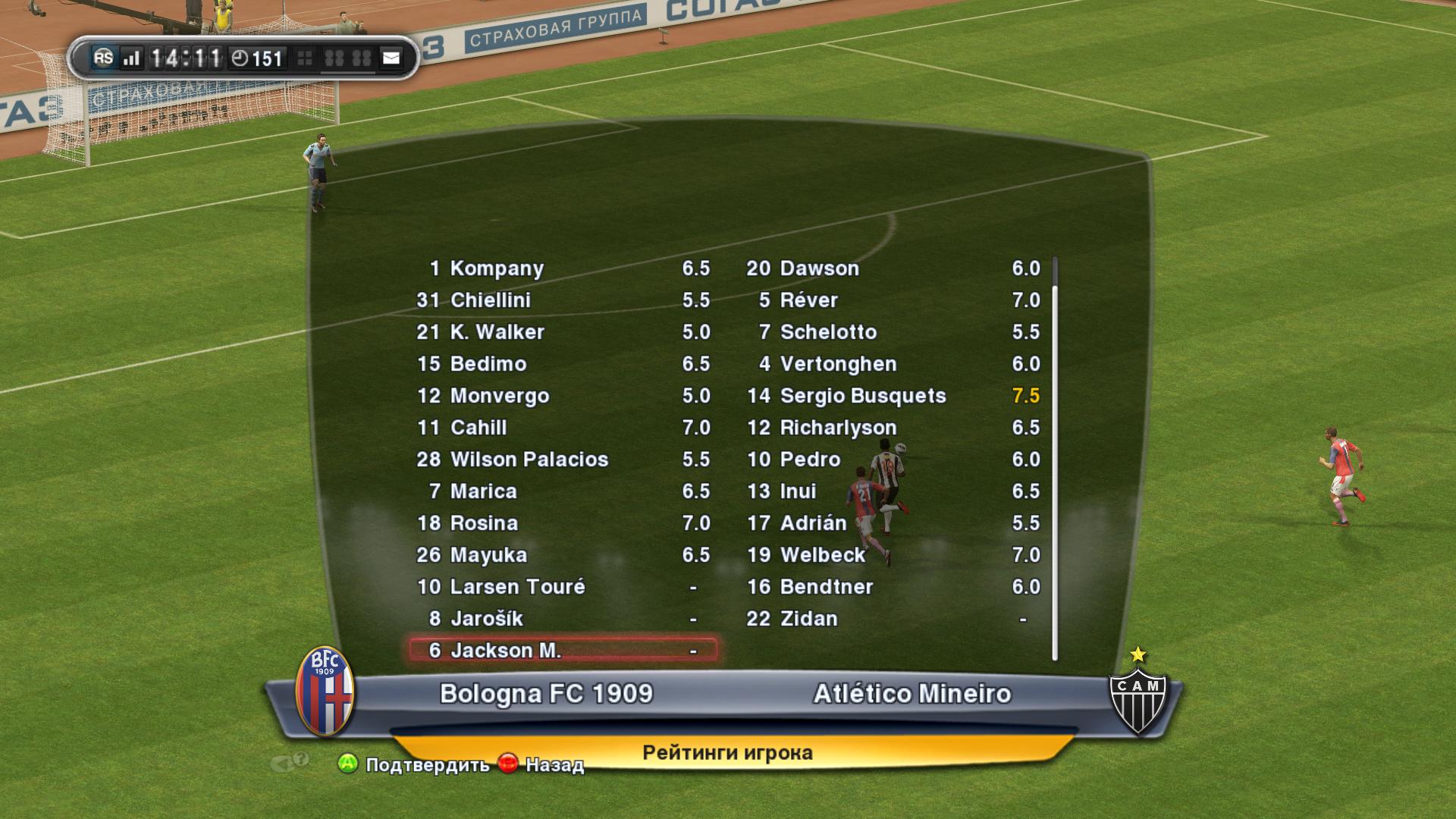The image size is (1456, 819).
Task: Select Chiellini's player rating row
Action: [562, 300]
